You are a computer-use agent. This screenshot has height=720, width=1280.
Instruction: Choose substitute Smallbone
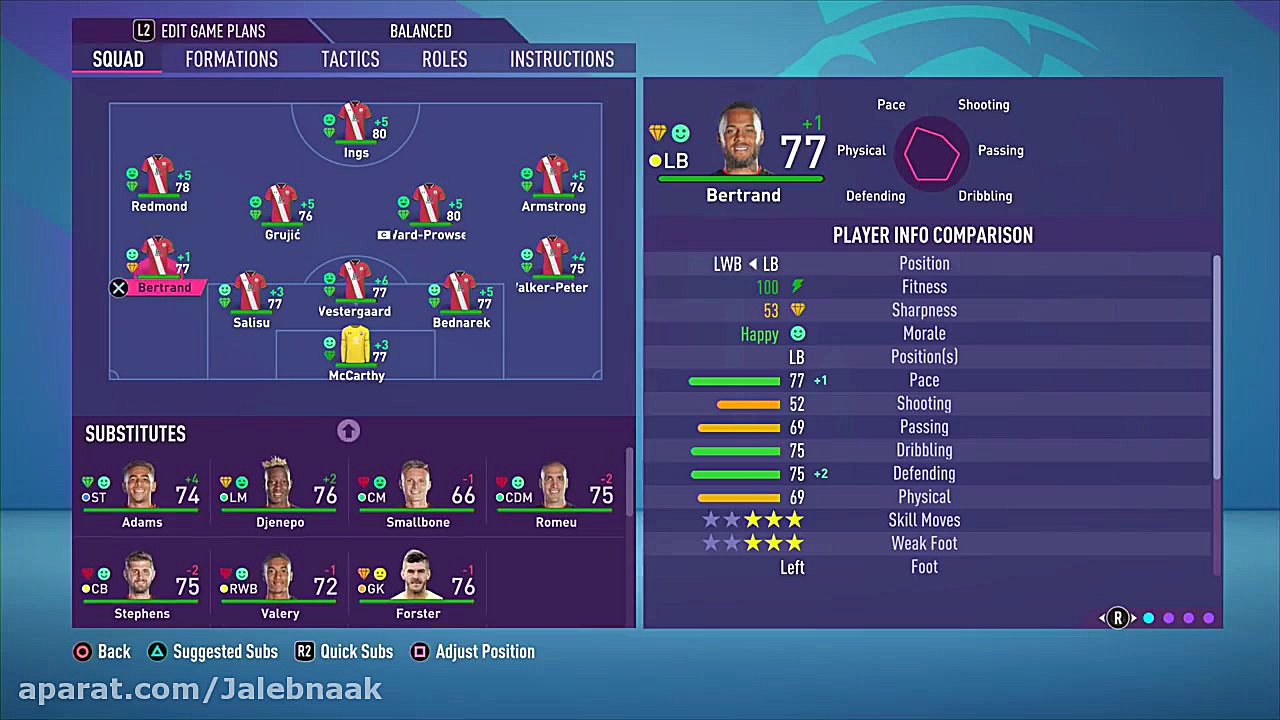pyautogui.click(x=417, y=490)
